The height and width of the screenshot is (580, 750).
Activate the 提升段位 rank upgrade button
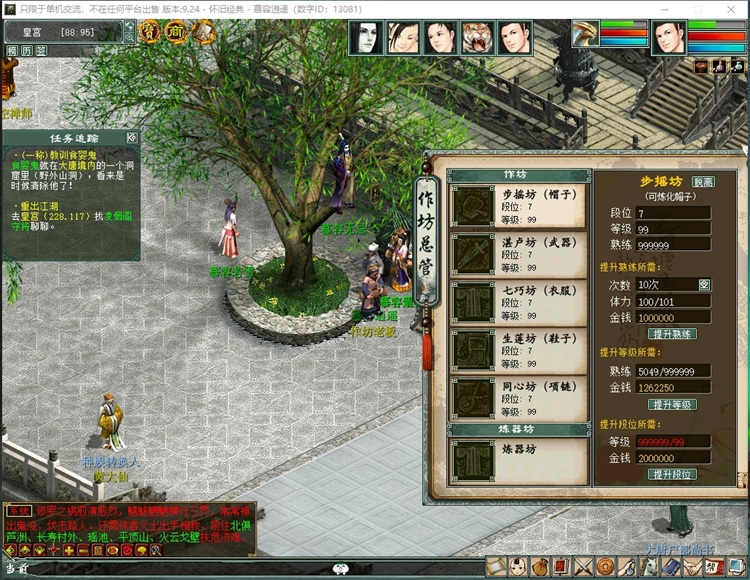click(672, 474)
